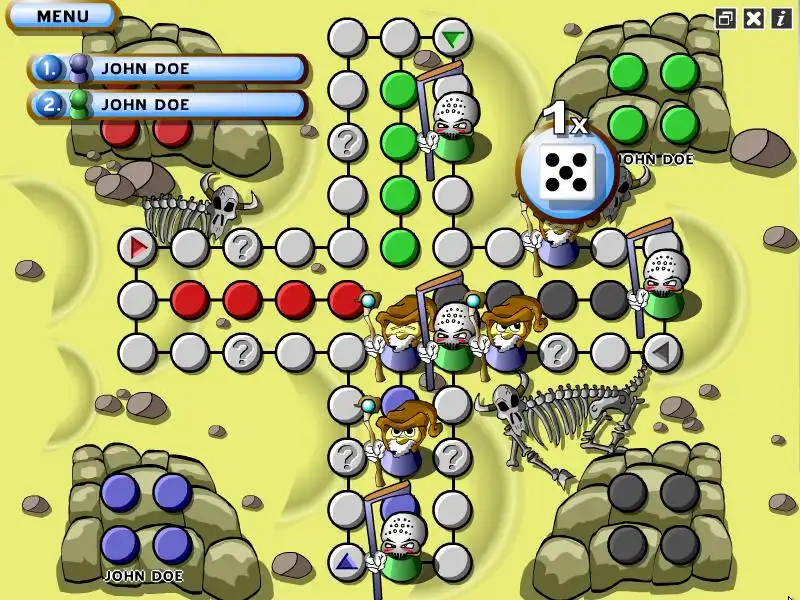Click the red arrow start tile
The image size is (800, 600).
coord(137,246)
